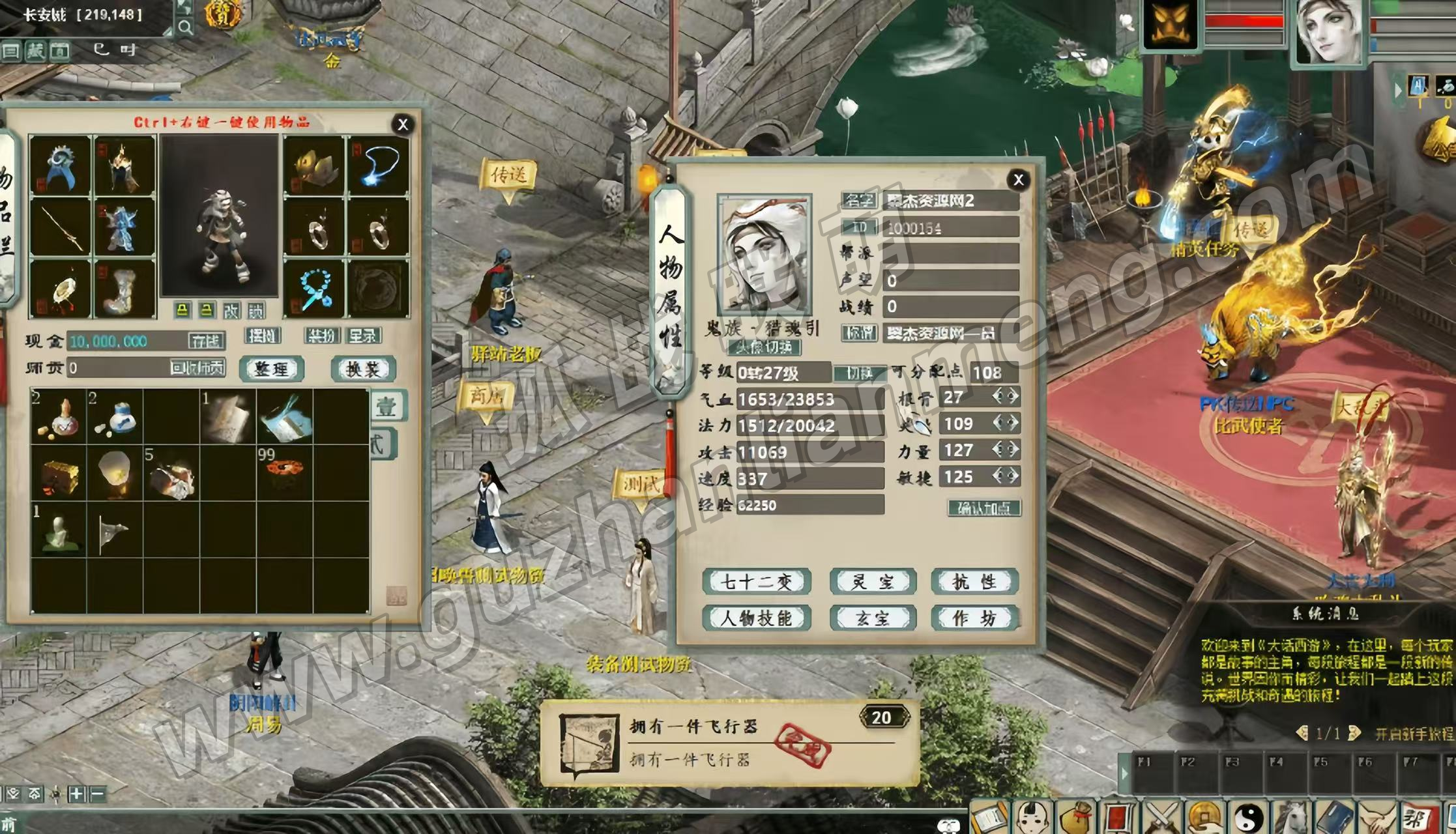Close the character attributes panel
The image size is (1456, 834).
pos(1019,180)
